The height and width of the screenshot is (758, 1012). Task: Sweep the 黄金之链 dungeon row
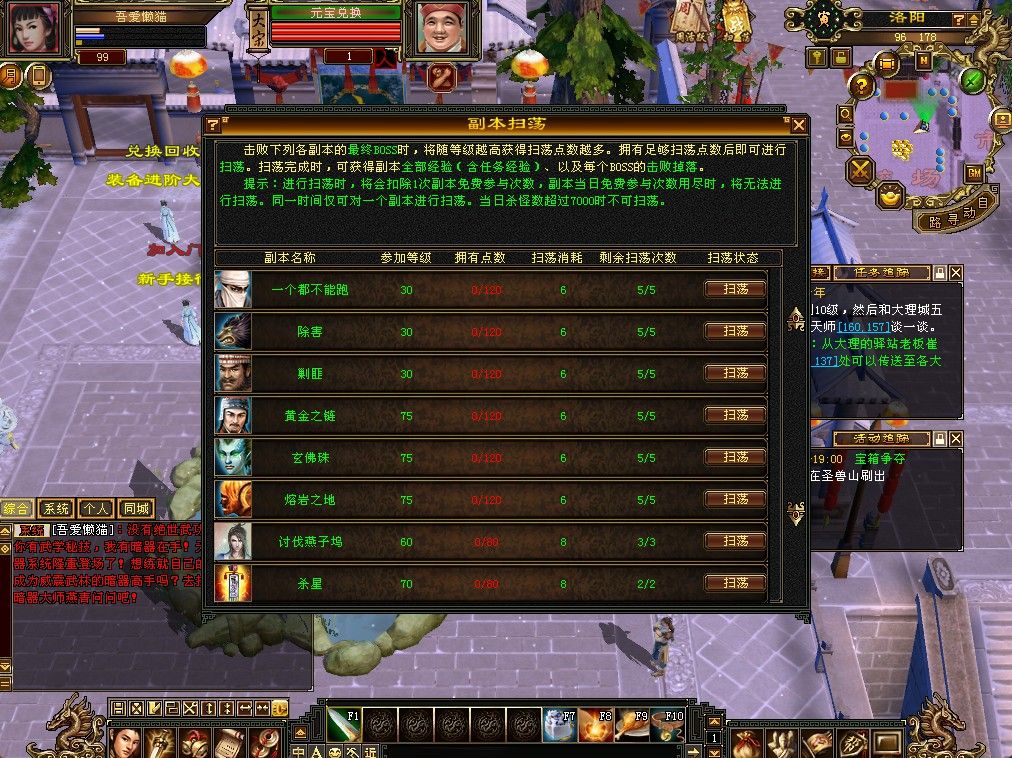[x=735, y=415]
